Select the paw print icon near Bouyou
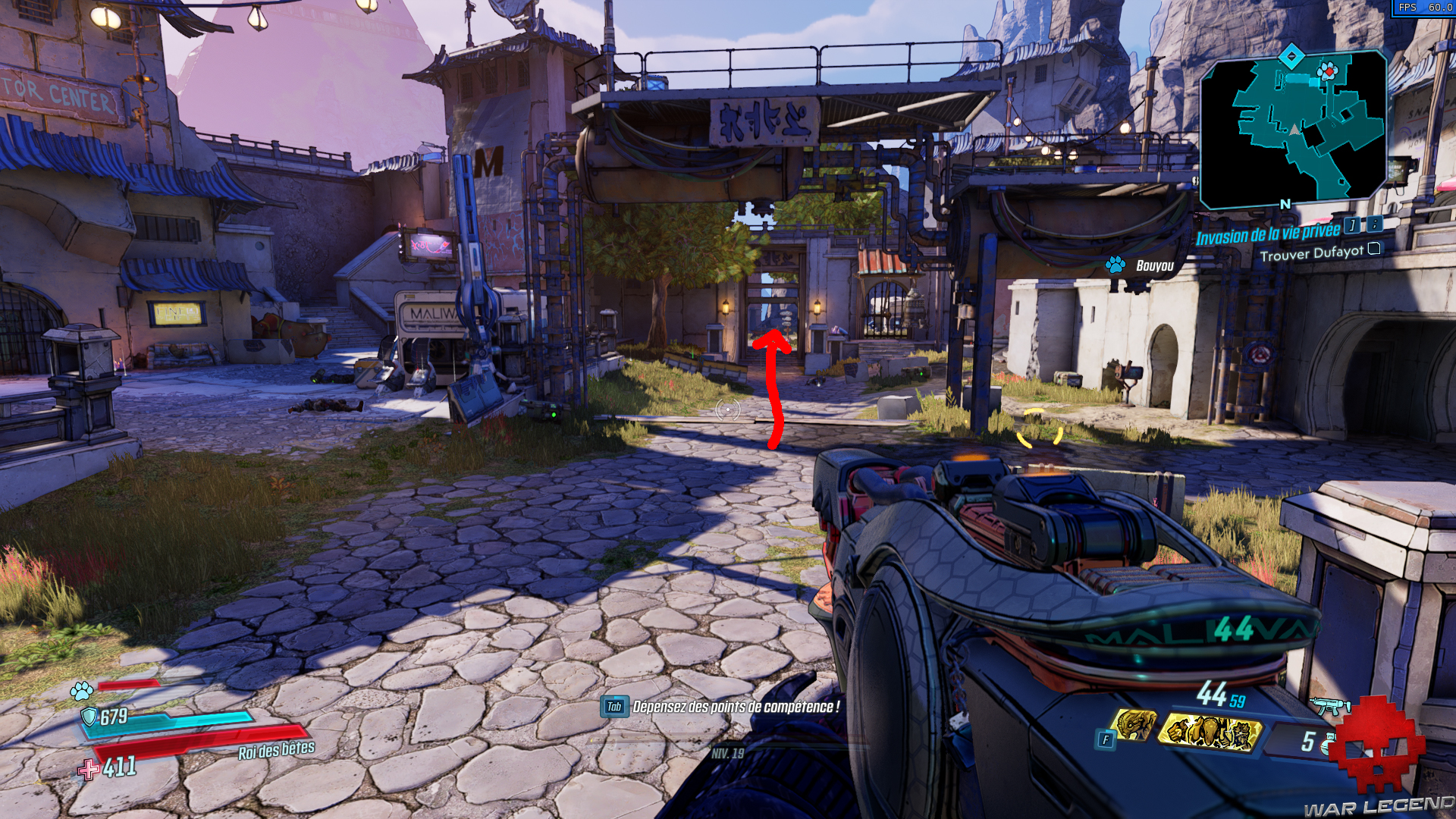Viewport: 1456px width, 819px height. click(x=1116, y=266)
